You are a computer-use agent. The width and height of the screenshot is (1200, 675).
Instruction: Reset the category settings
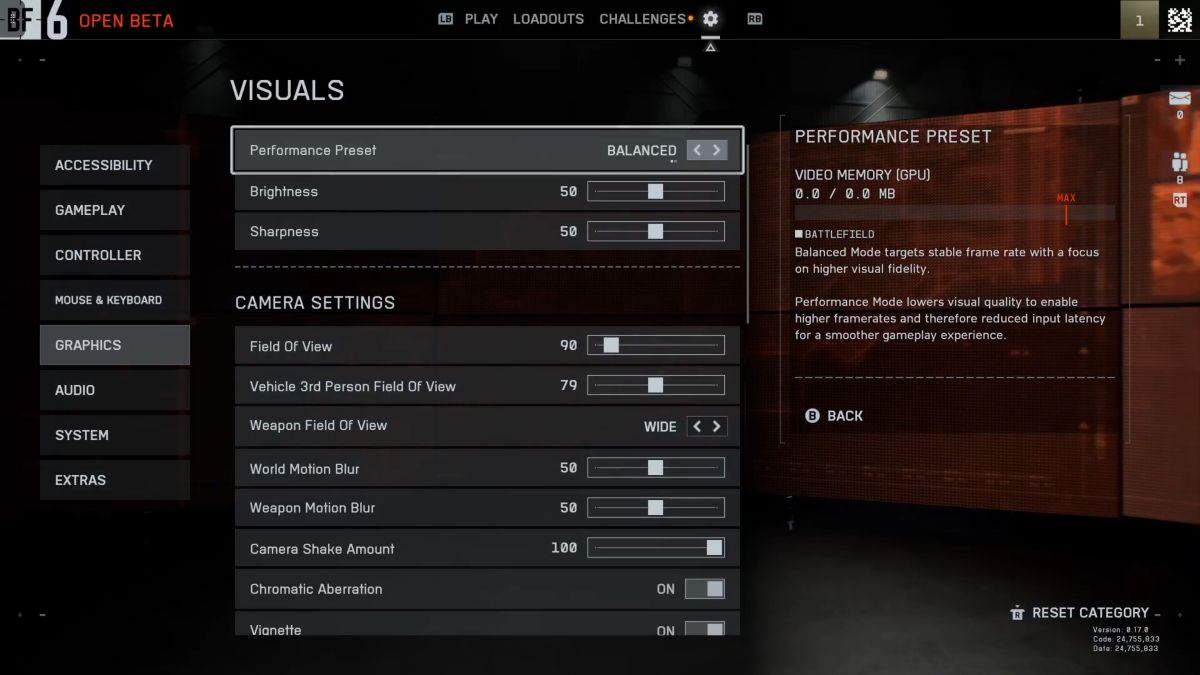click(1089, 612)
